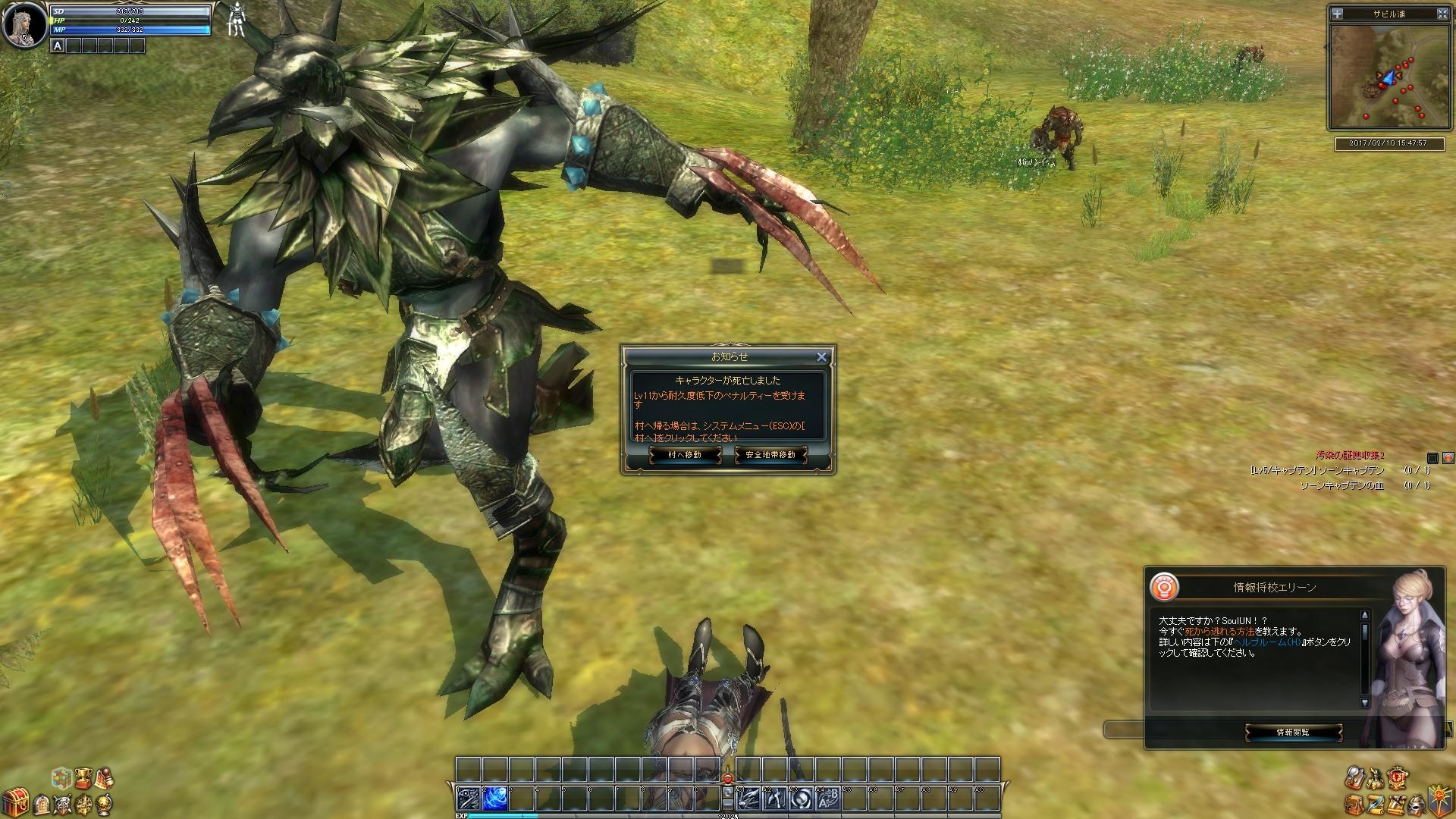Click the red lock between the hotbars
Viewport: 1456px width, 819px height.
(728, 778)
